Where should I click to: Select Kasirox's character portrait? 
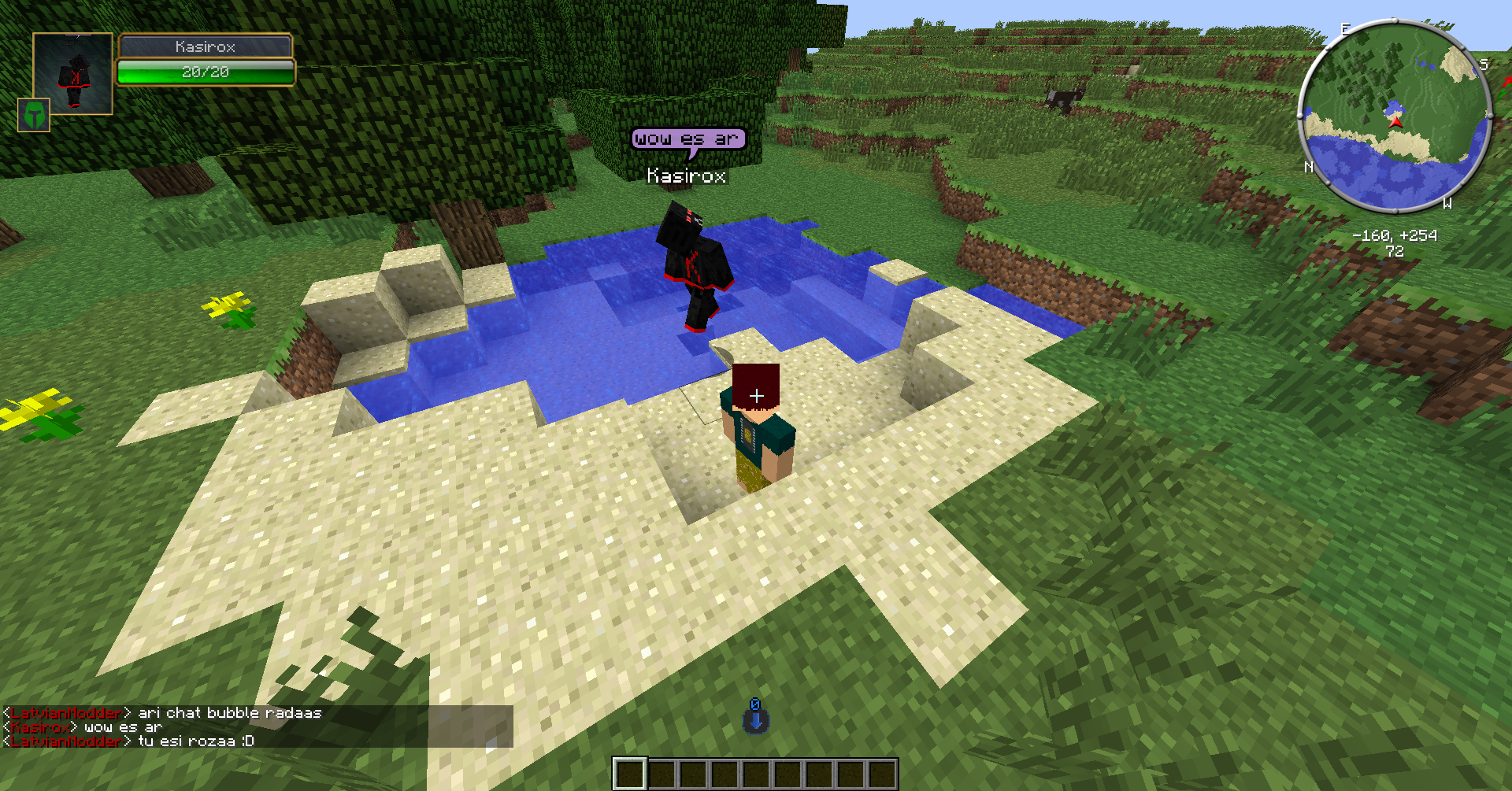[x=73, y=73]
